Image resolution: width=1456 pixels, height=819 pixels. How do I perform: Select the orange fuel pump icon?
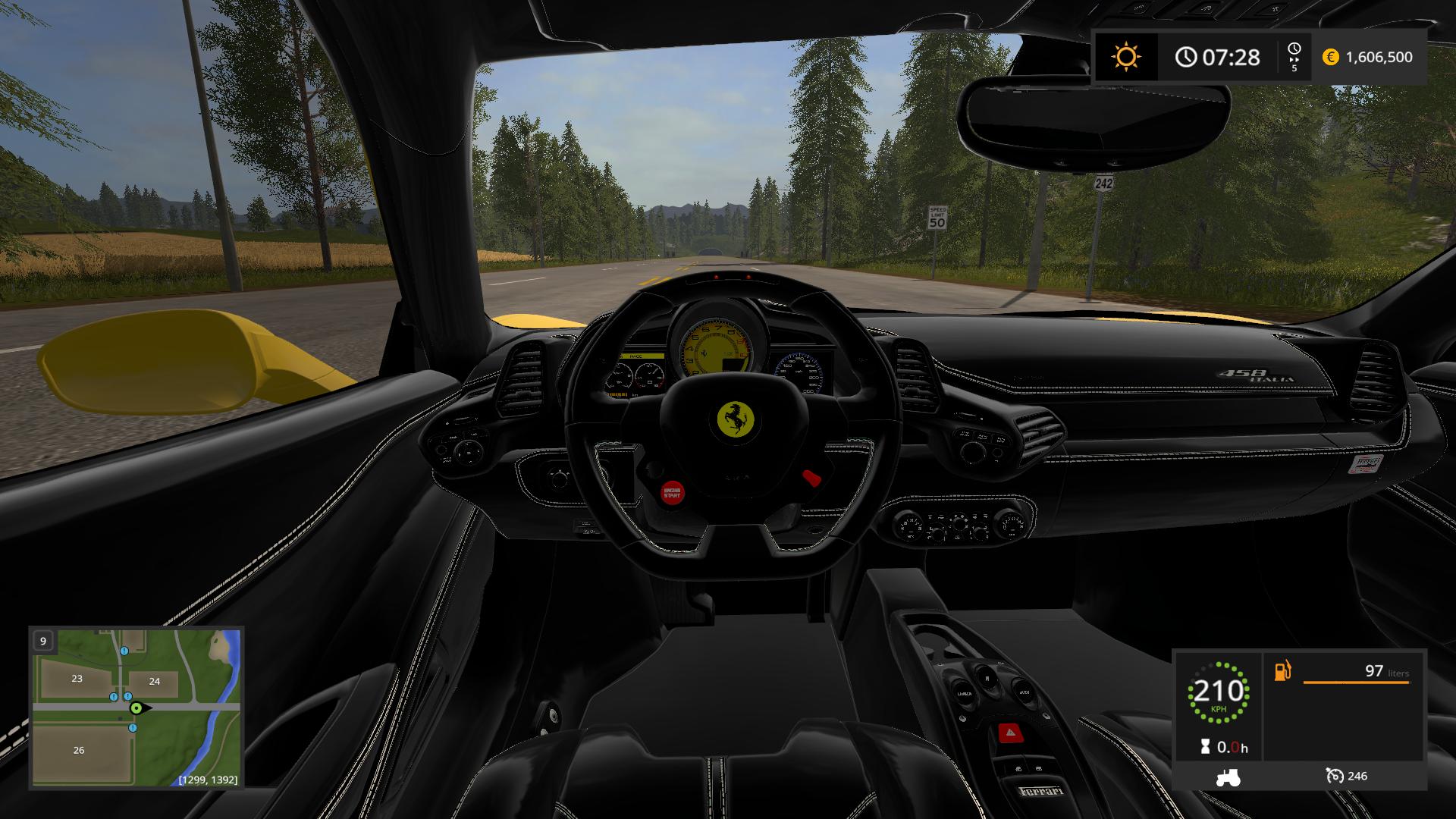pos(1282,671)
